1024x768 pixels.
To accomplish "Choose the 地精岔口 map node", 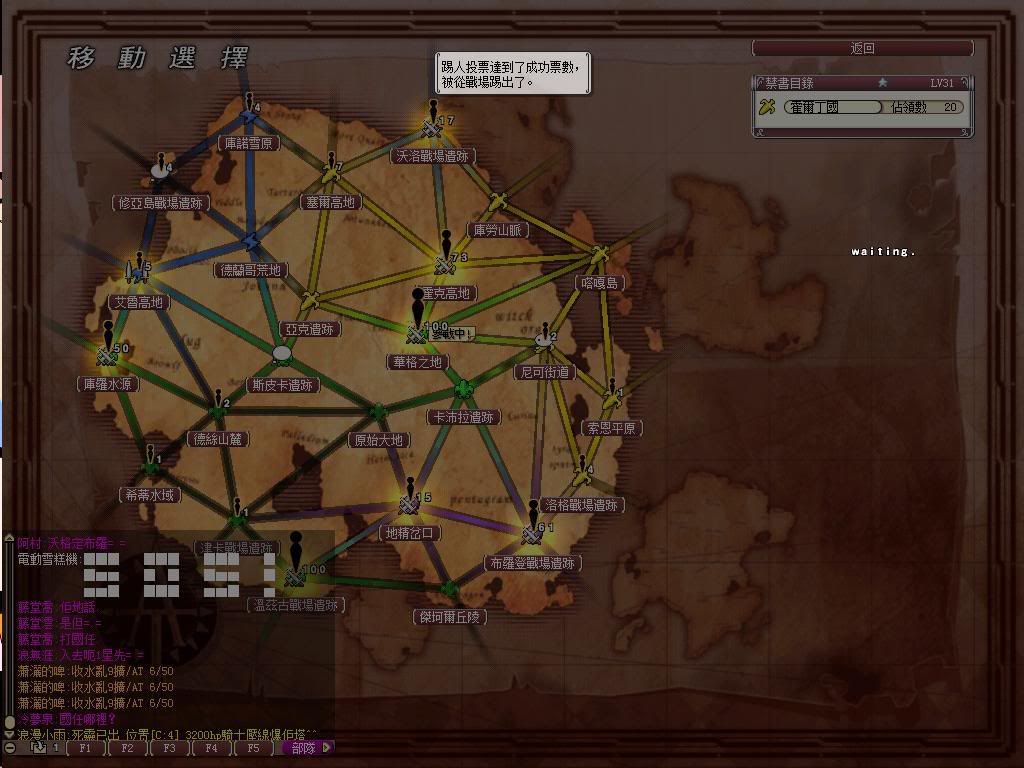I will point(409,505).
